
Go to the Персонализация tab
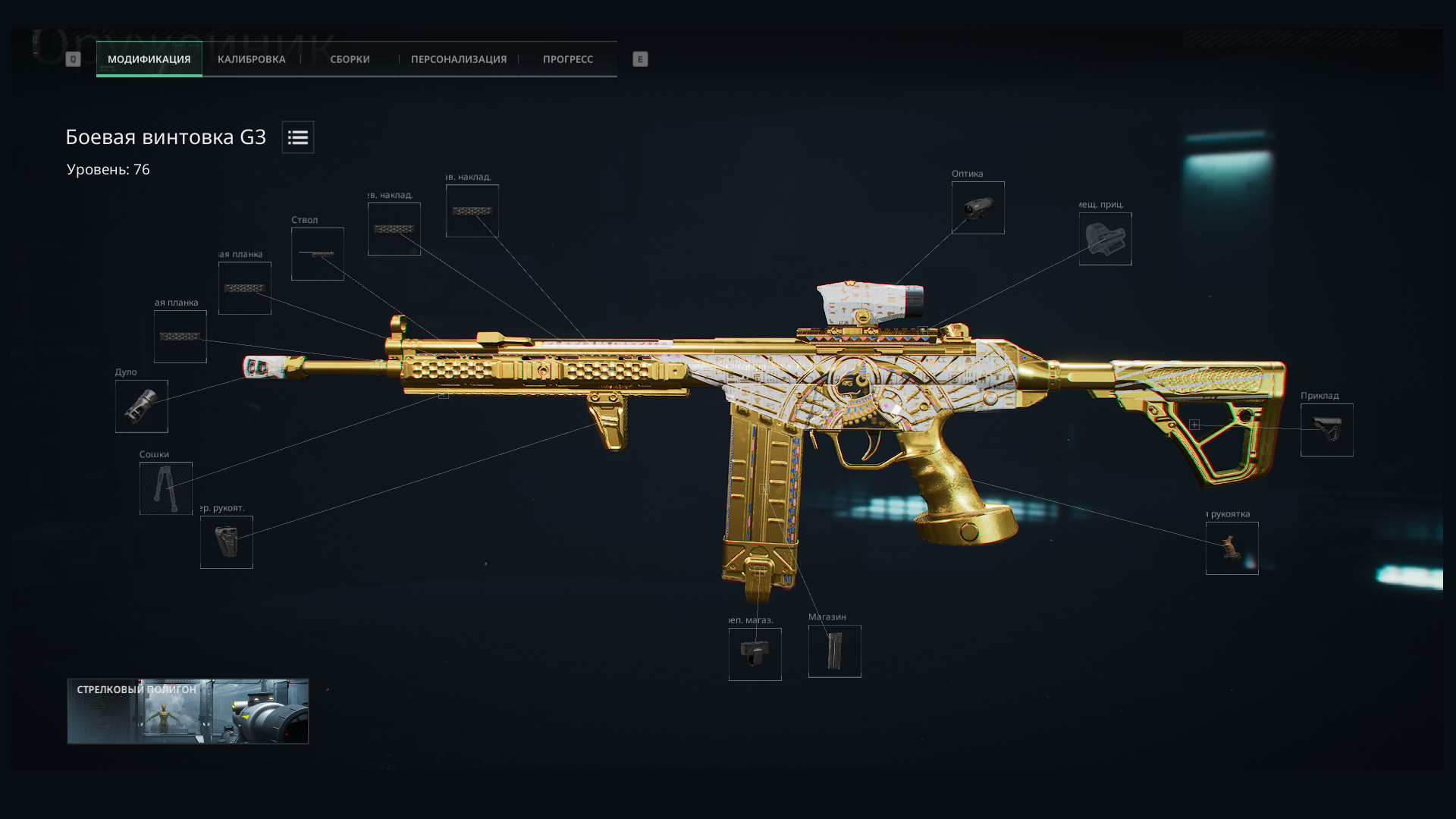(458, 59)
